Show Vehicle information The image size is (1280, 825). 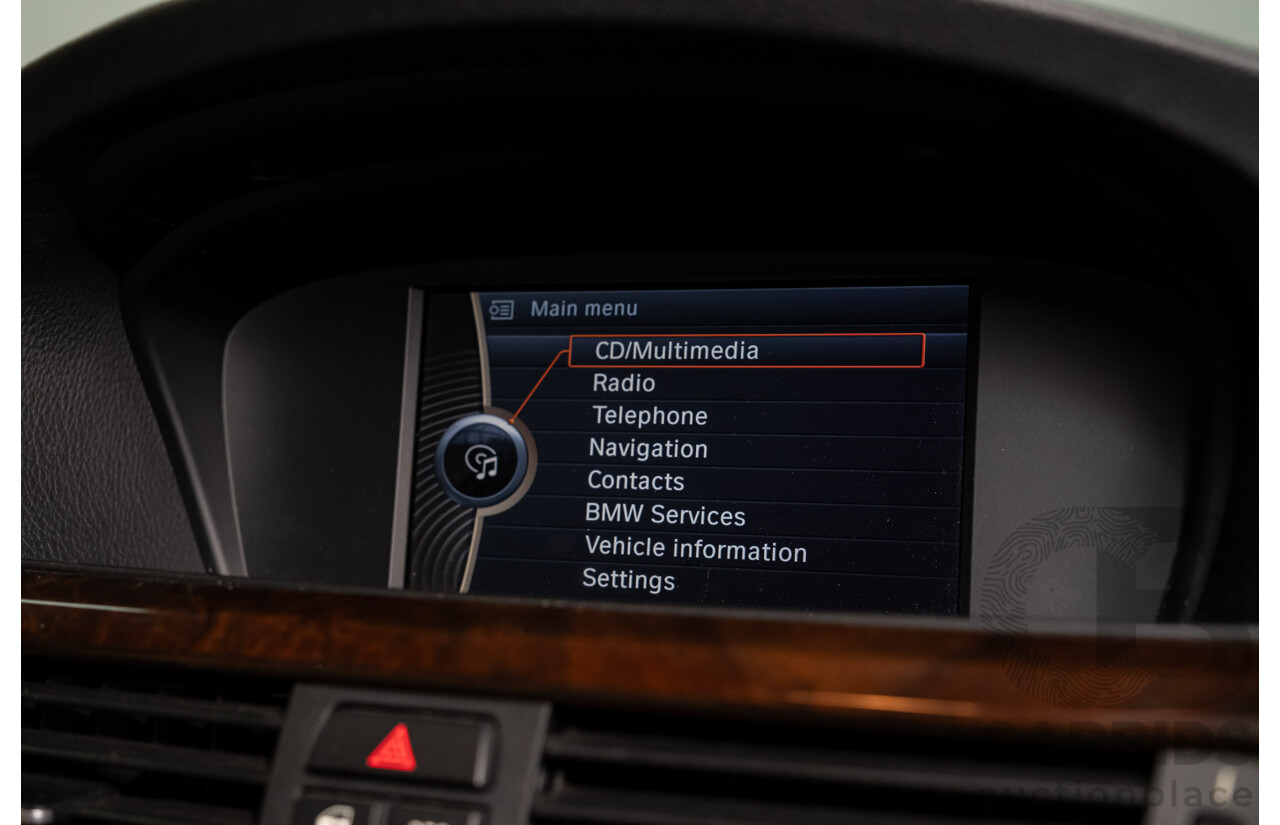pos(696,549)
